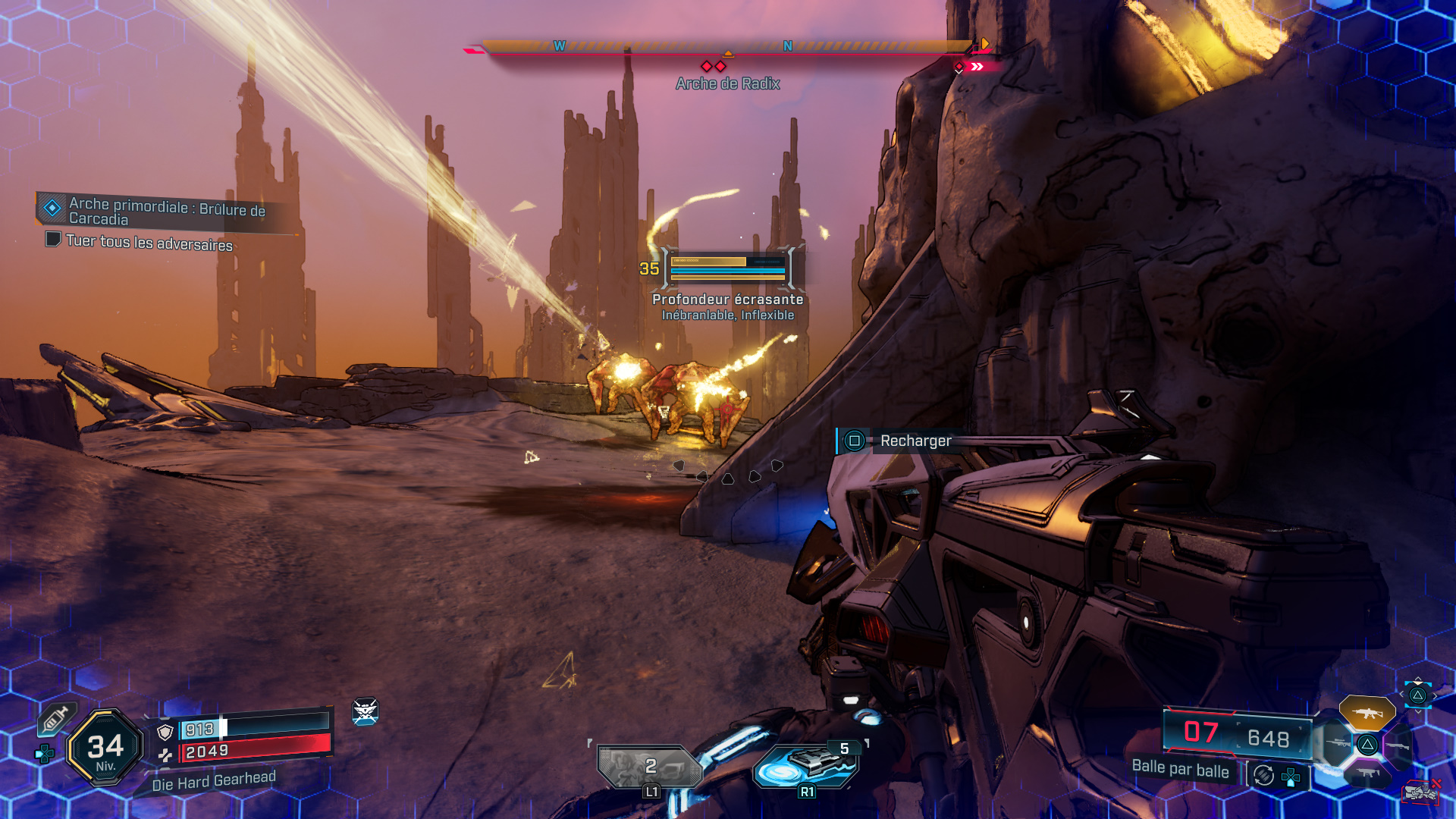Select the compass bar at top
This screenshot has width=1456, height=819.
(x=728, y=47)
